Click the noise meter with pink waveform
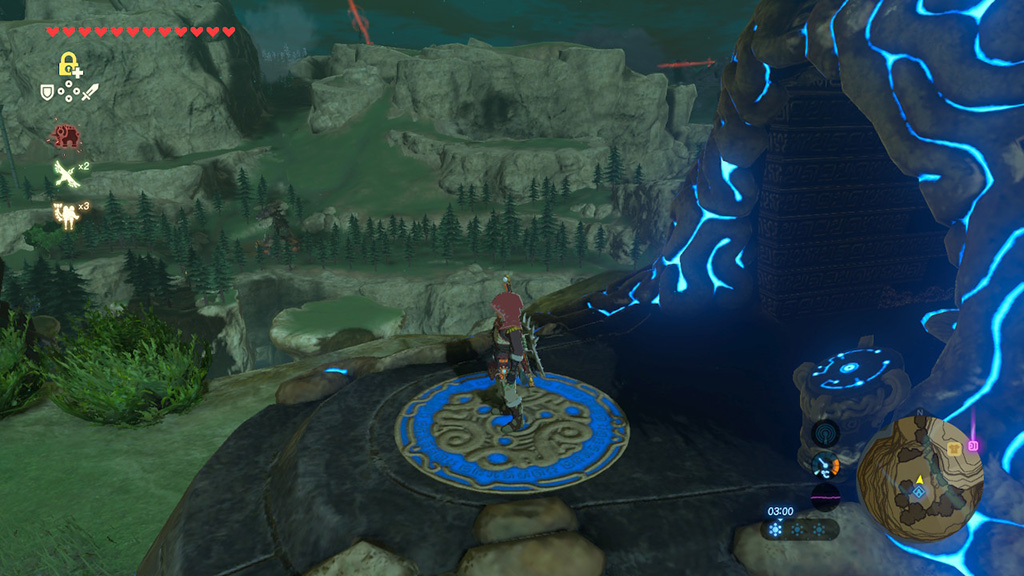Viewport: 1024px width, 576px height. click(x=826, y=496)
